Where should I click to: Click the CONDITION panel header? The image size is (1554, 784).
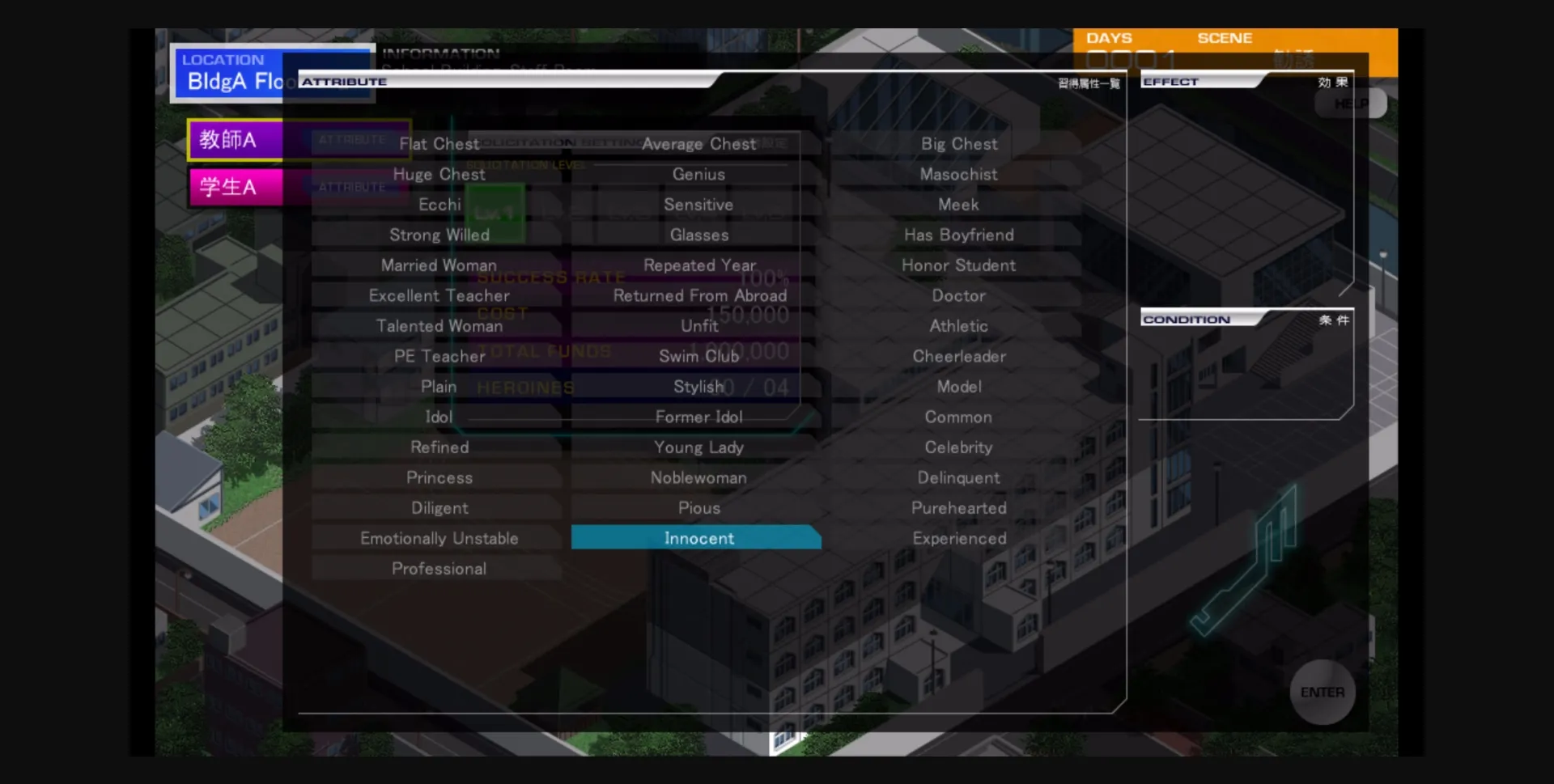[x=1187, y=319]
